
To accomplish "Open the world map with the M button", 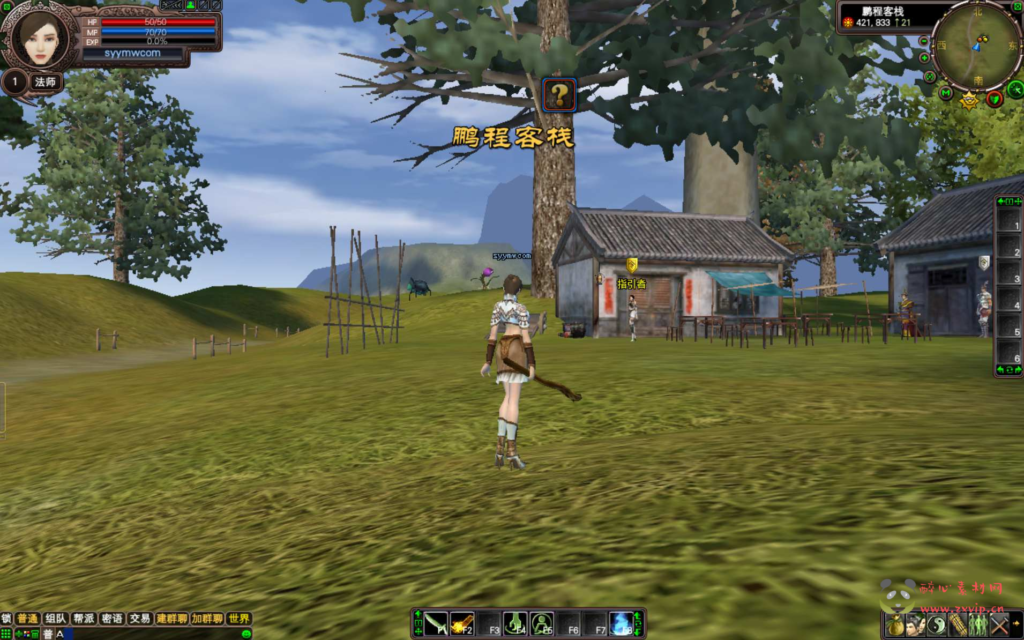I will [x=946, y=93].
